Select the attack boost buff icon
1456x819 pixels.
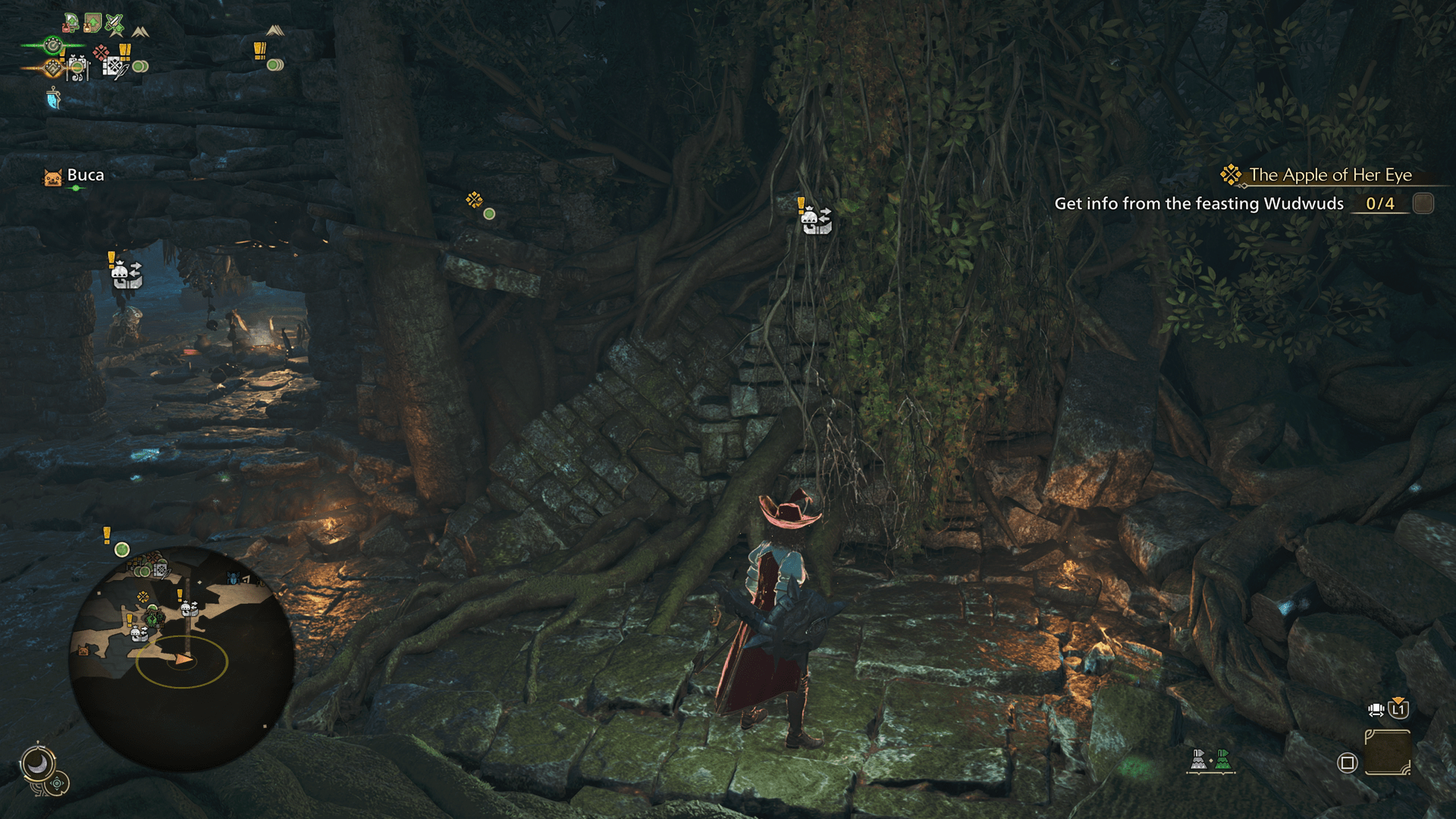pos(71,21)
